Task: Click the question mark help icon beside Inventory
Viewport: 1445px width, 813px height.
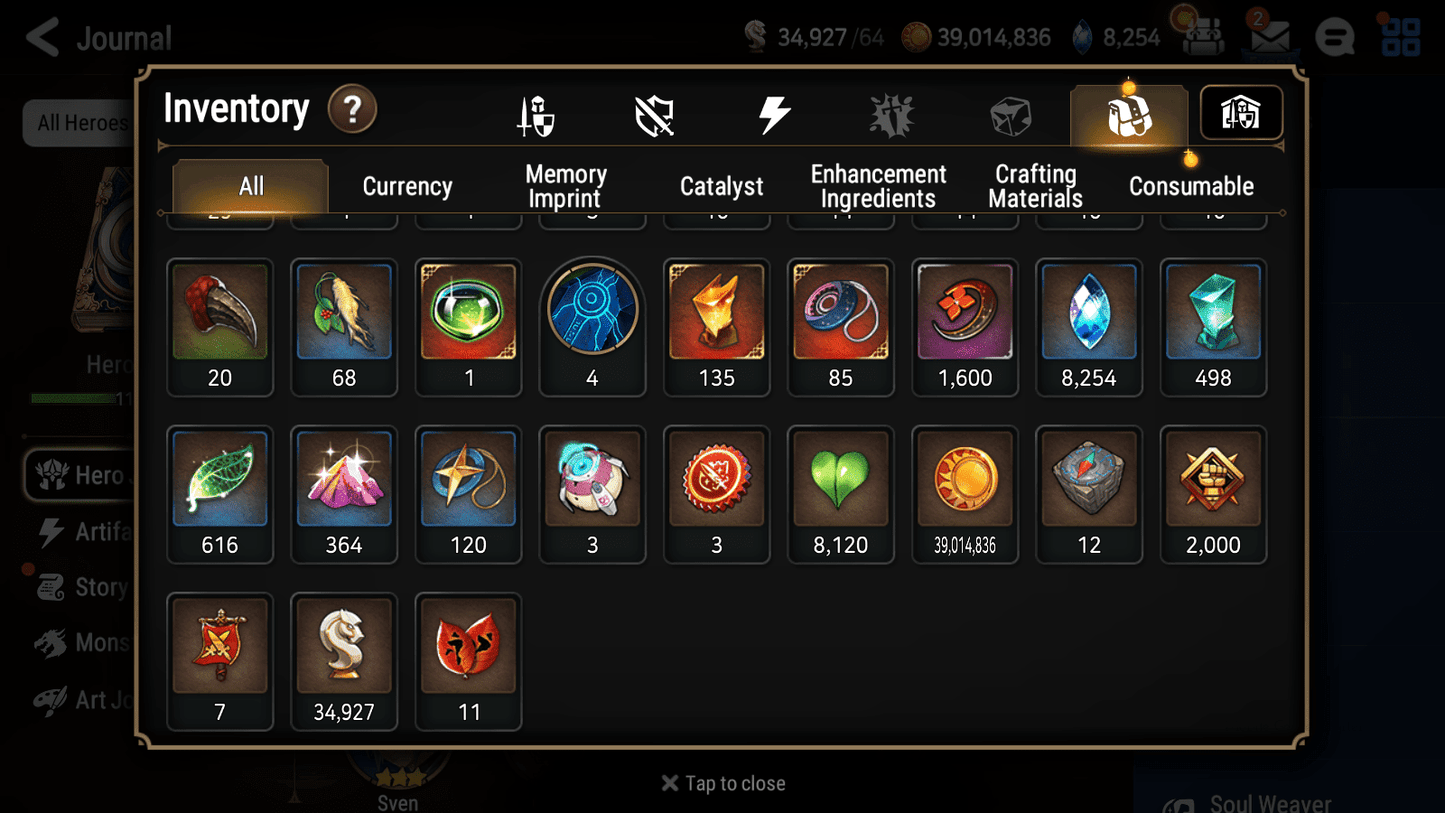Action: (352, 110)
